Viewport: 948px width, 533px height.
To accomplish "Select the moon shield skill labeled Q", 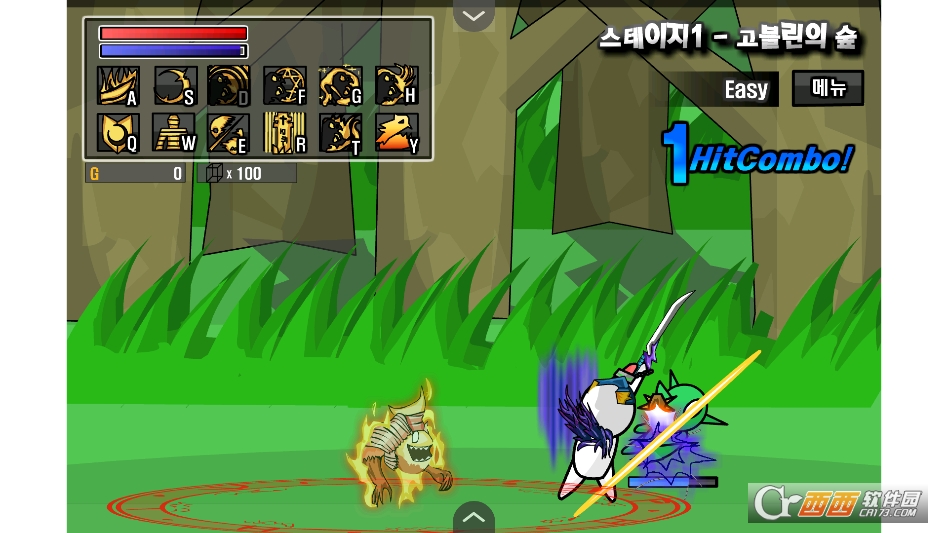I will pyautogui.click(x=117, y=133).
